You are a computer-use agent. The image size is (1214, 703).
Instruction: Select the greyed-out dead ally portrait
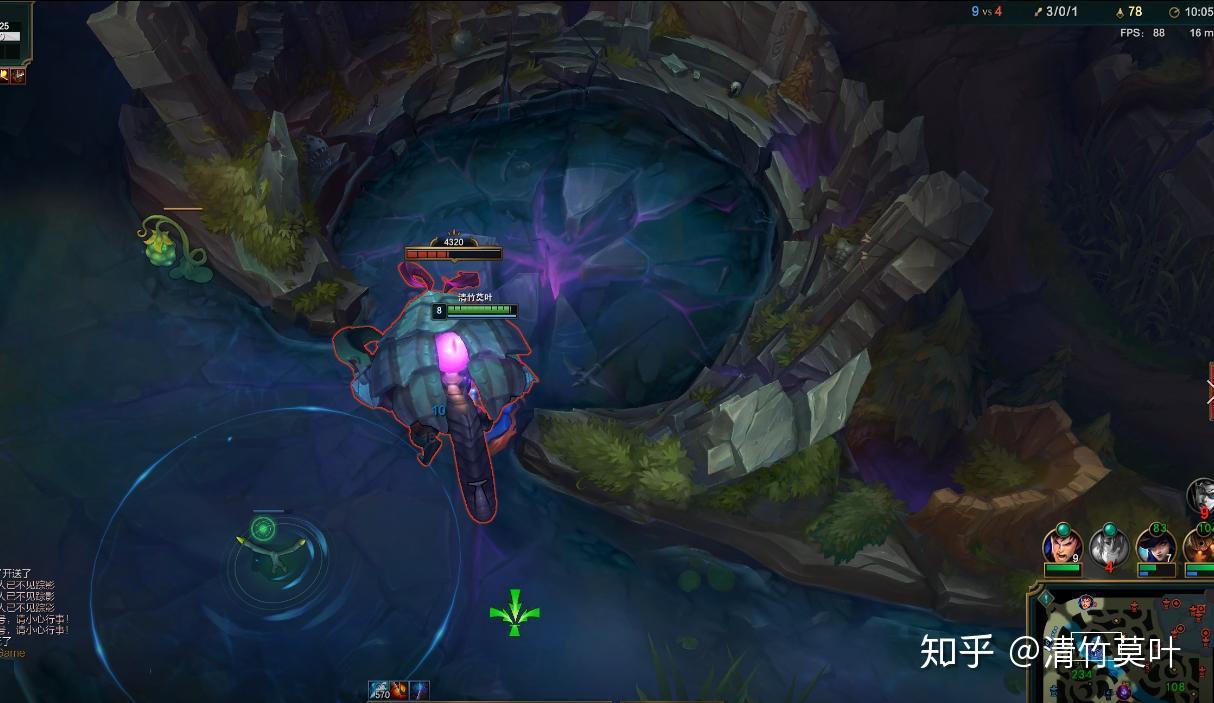point(1109,545)
